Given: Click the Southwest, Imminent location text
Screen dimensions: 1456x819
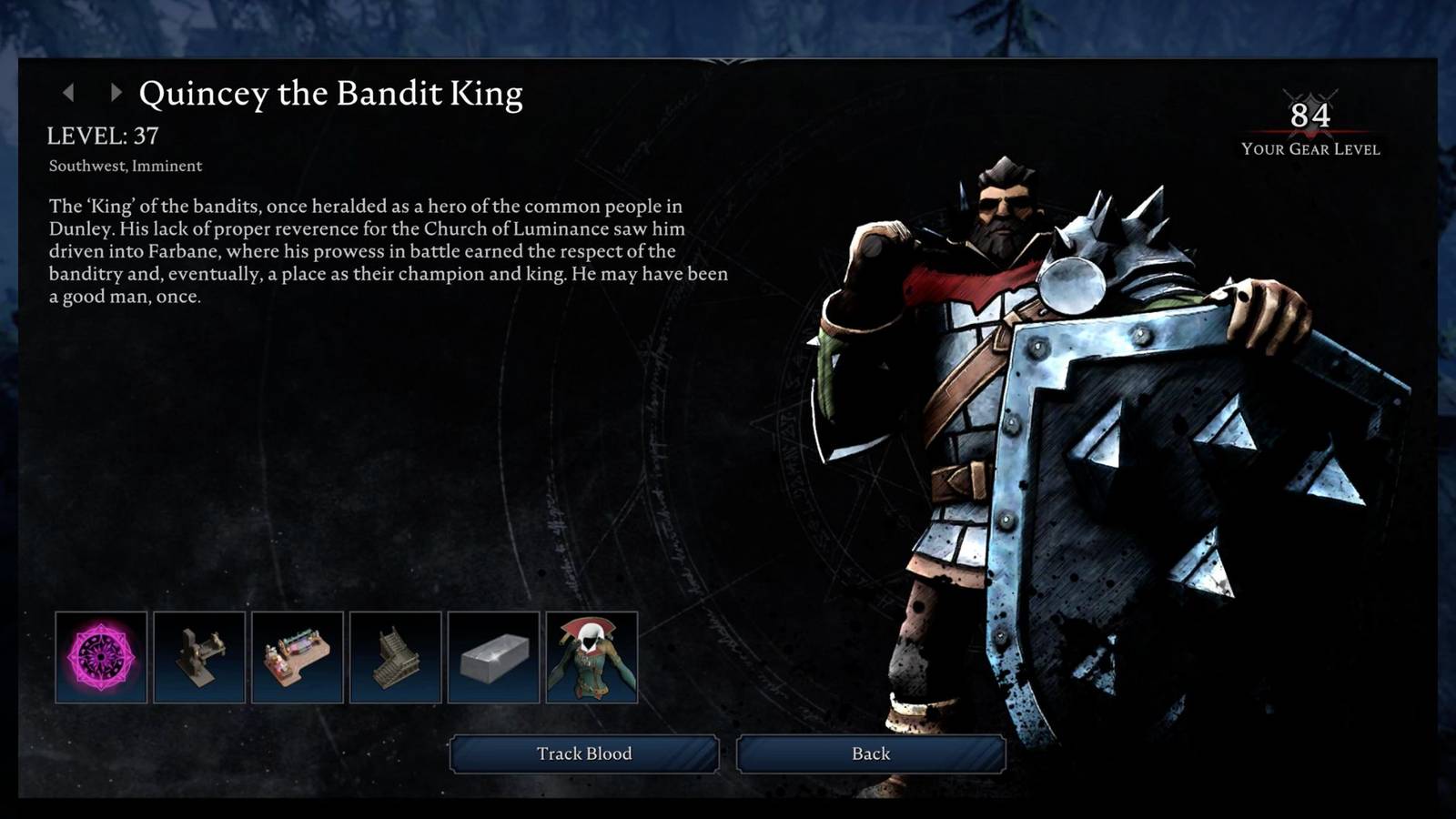Looking at the screenshot, I should click(126, 167).
